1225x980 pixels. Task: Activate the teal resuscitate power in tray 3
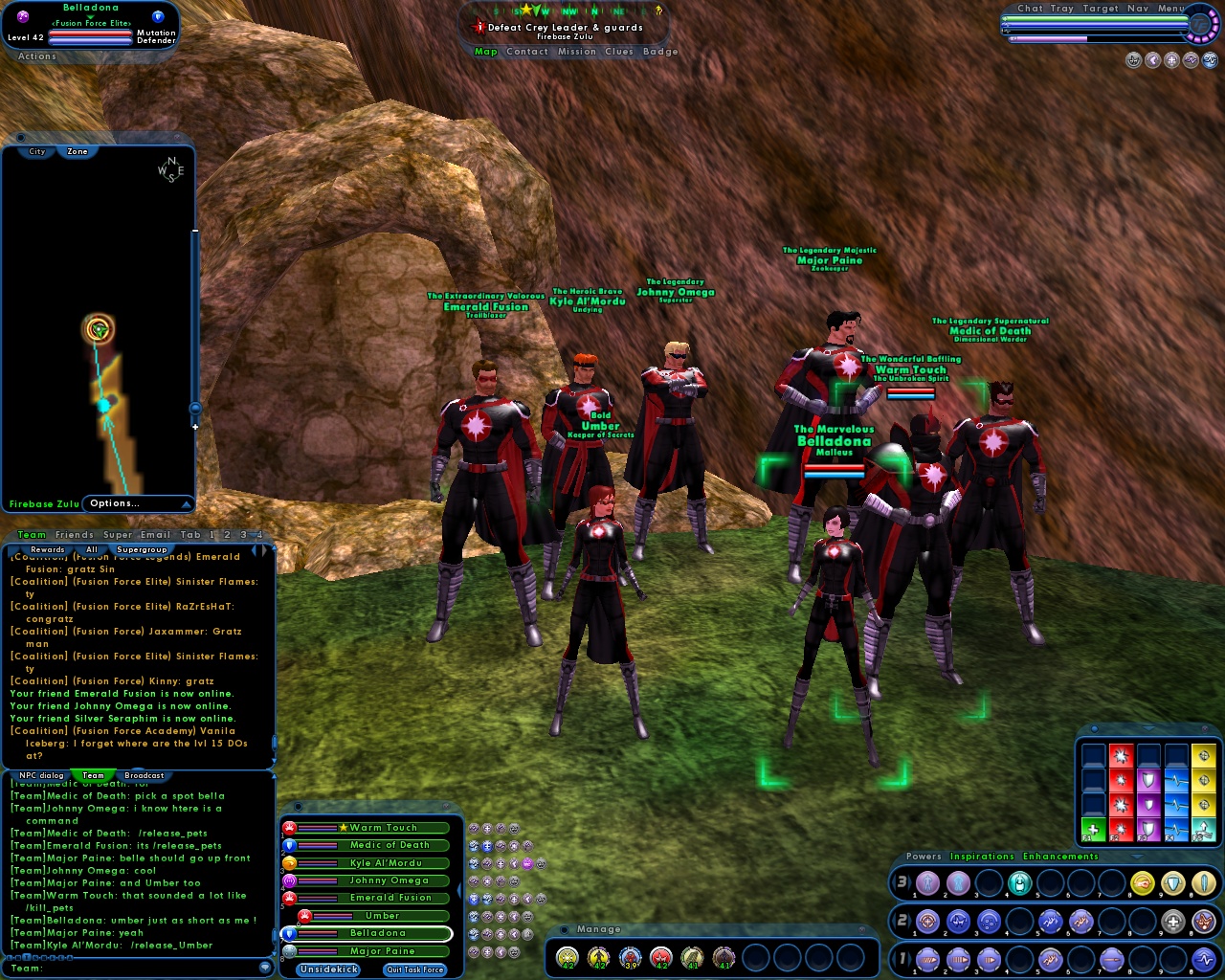click(x=1018, y=882)
